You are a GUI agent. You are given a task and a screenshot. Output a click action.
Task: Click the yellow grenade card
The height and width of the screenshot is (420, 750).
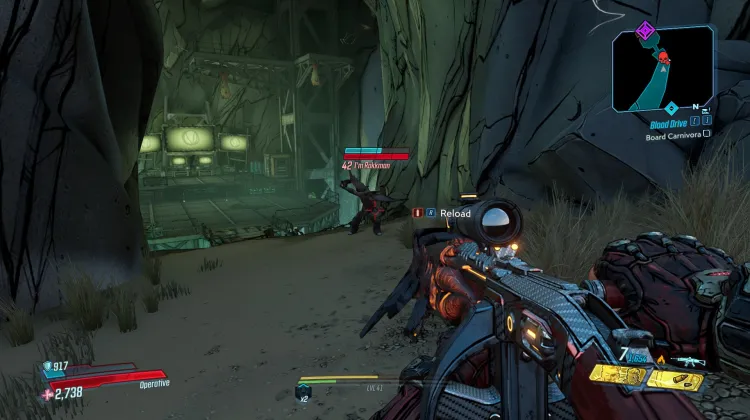point(615,375)
